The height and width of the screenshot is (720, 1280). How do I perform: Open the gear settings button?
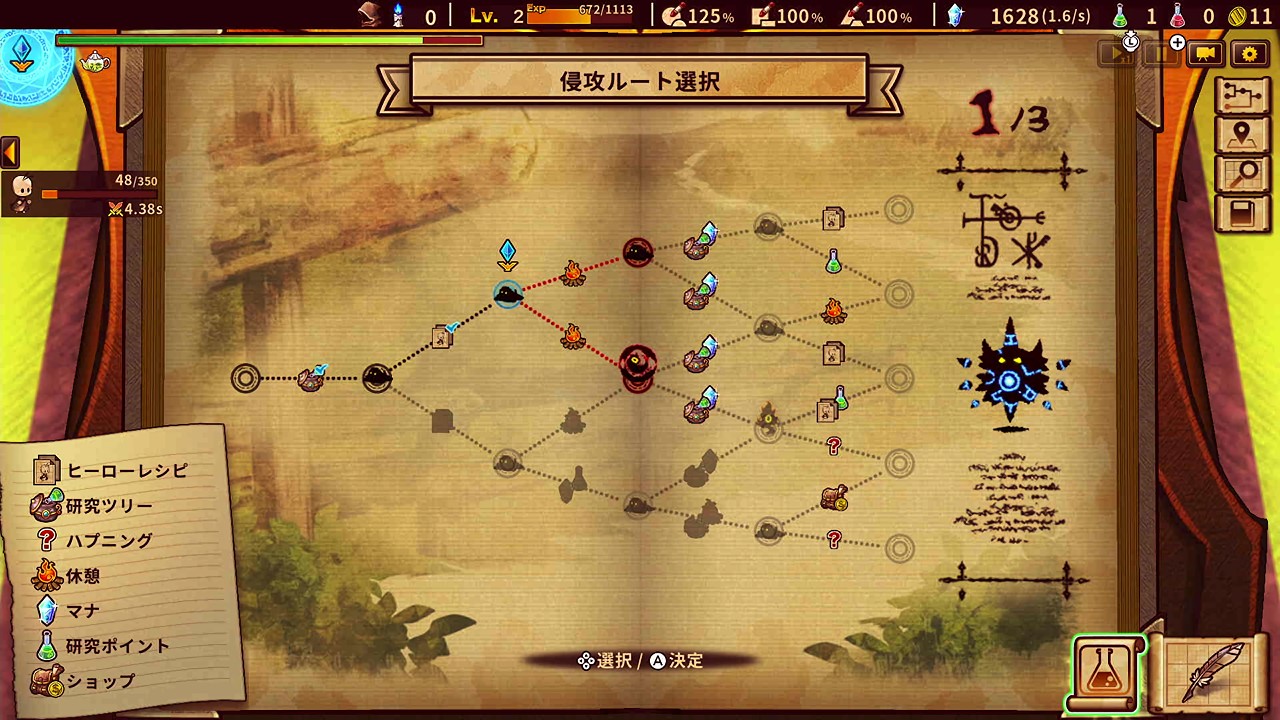(x=1250, y=54)
